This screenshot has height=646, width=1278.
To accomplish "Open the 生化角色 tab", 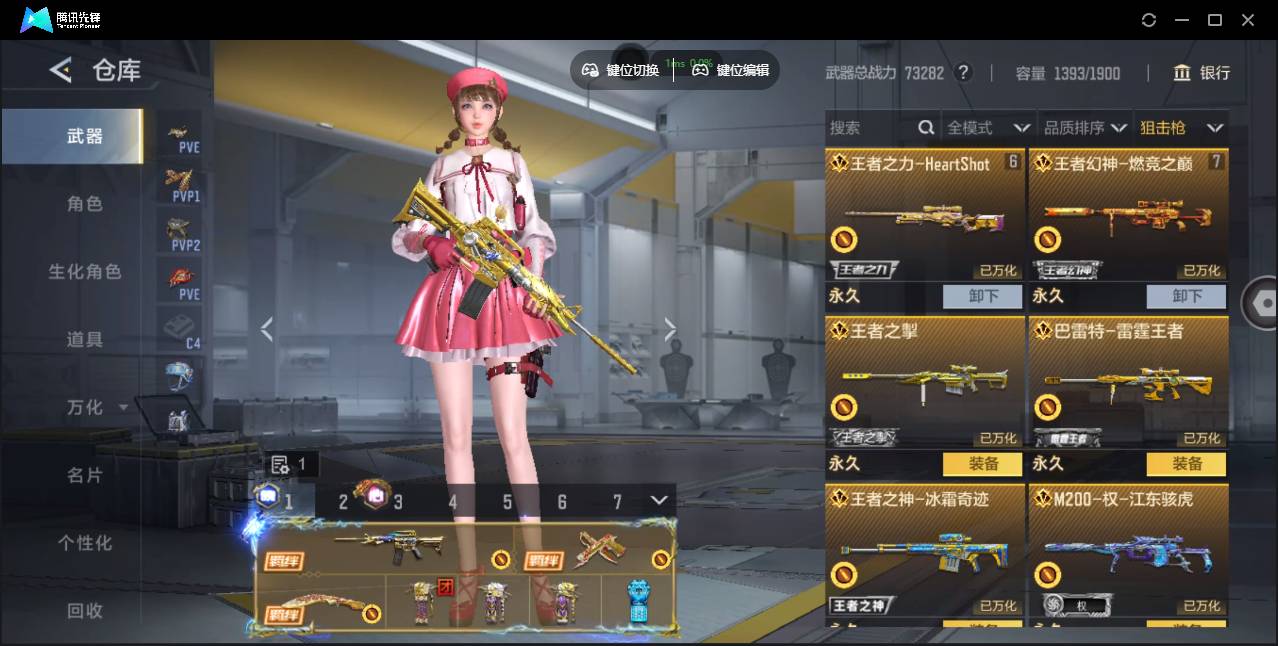I will 85,272.
